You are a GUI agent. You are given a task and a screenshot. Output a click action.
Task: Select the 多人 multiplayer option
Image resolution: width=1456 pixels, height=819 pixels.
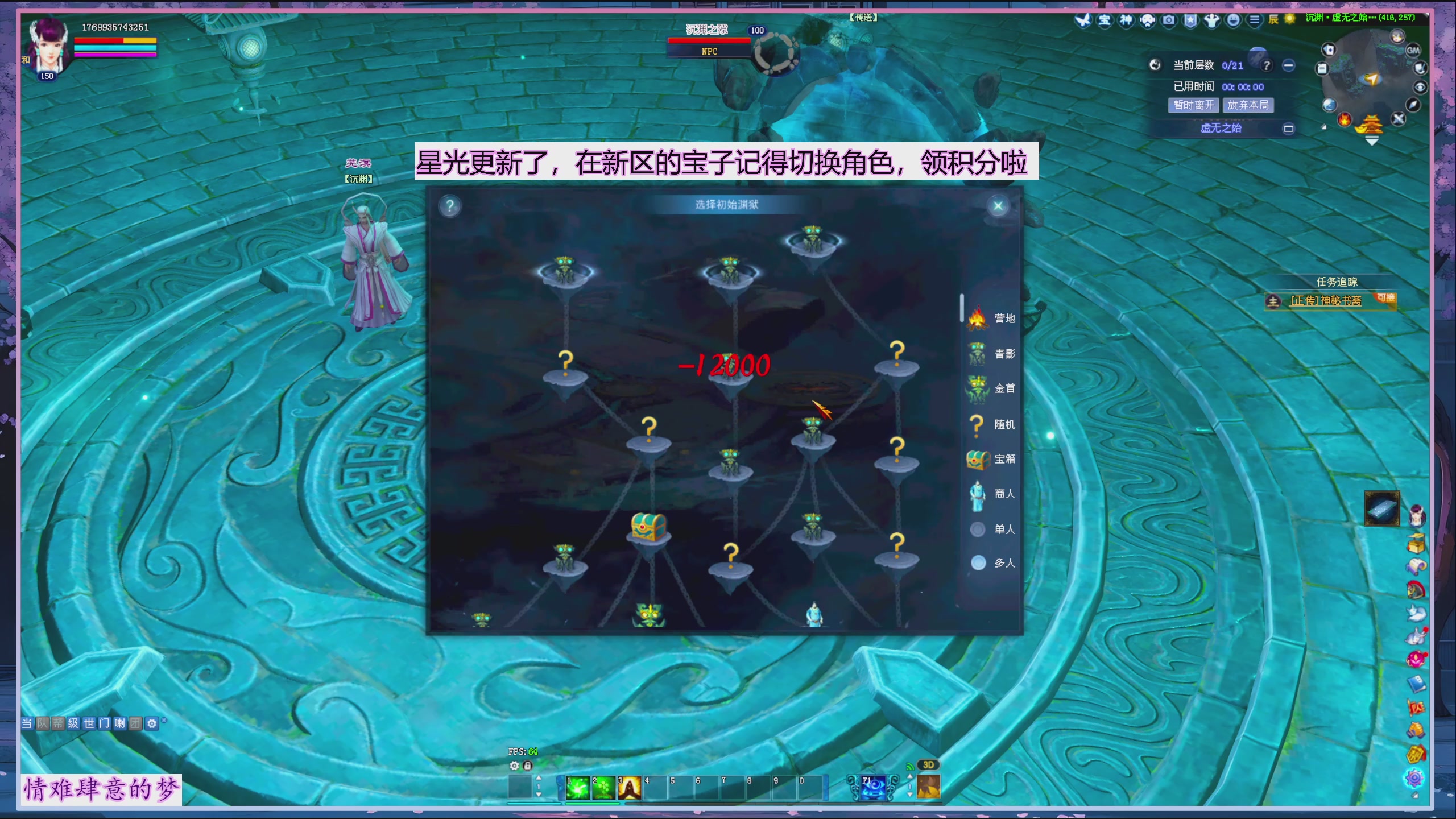(978, 563)
